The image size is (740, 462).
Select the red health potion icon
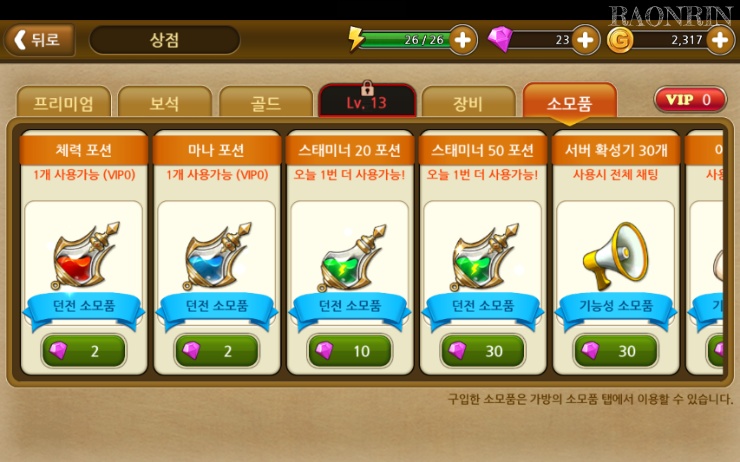pyautogui.click(x=86, y=256)
